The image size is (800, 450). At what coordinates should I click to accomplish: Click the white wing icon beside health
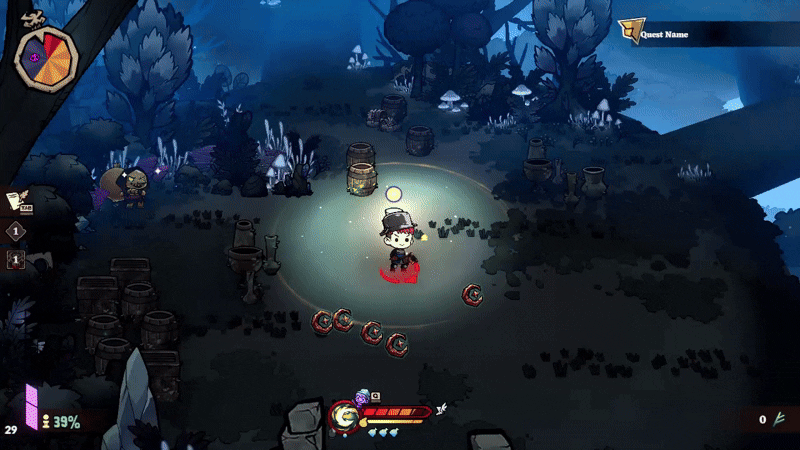pos(440,409)
